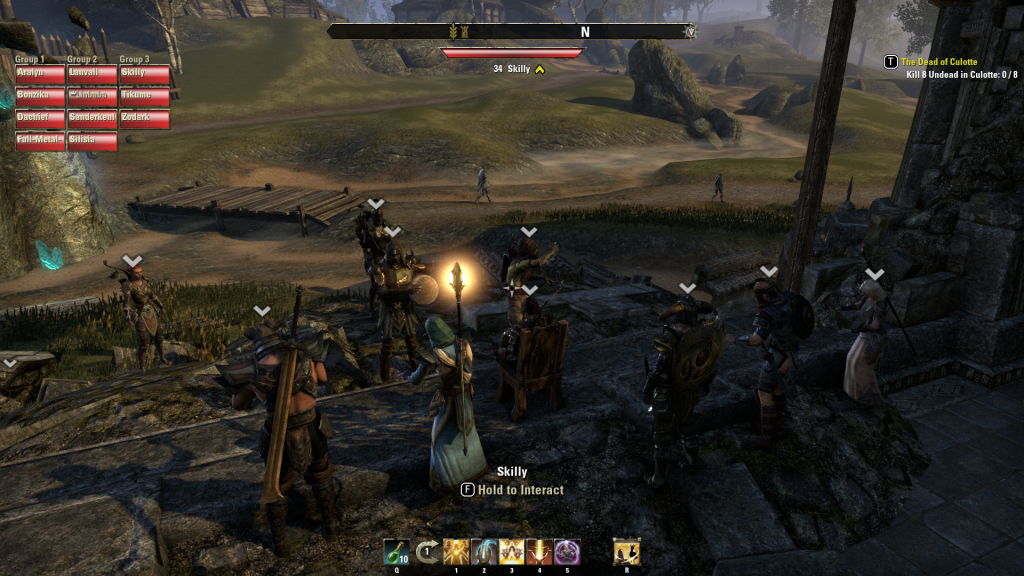1024x576 pixels.
Task: Click the weapon swap arrow icon
Action: pyautogui.click(x=427, y=551)
